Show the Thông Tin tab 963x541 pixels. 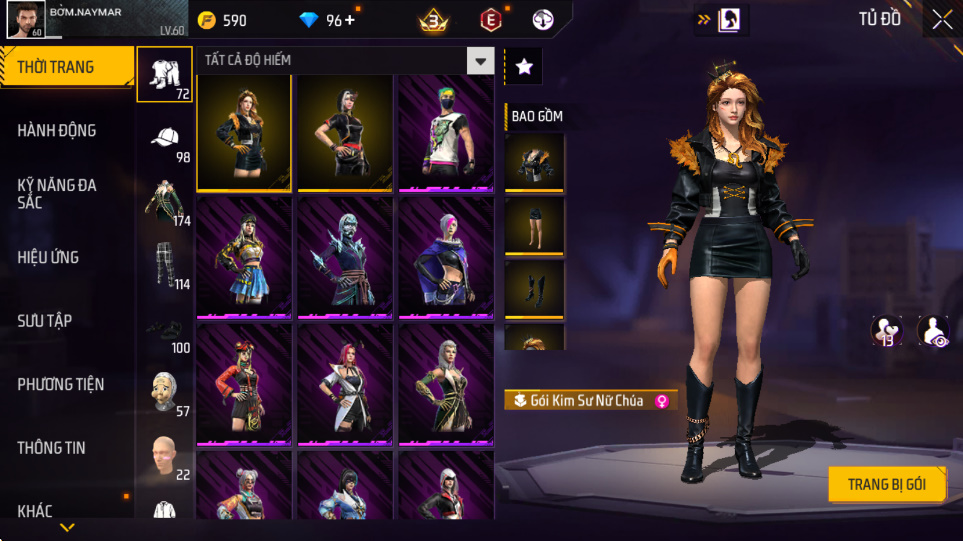[66, 448]
